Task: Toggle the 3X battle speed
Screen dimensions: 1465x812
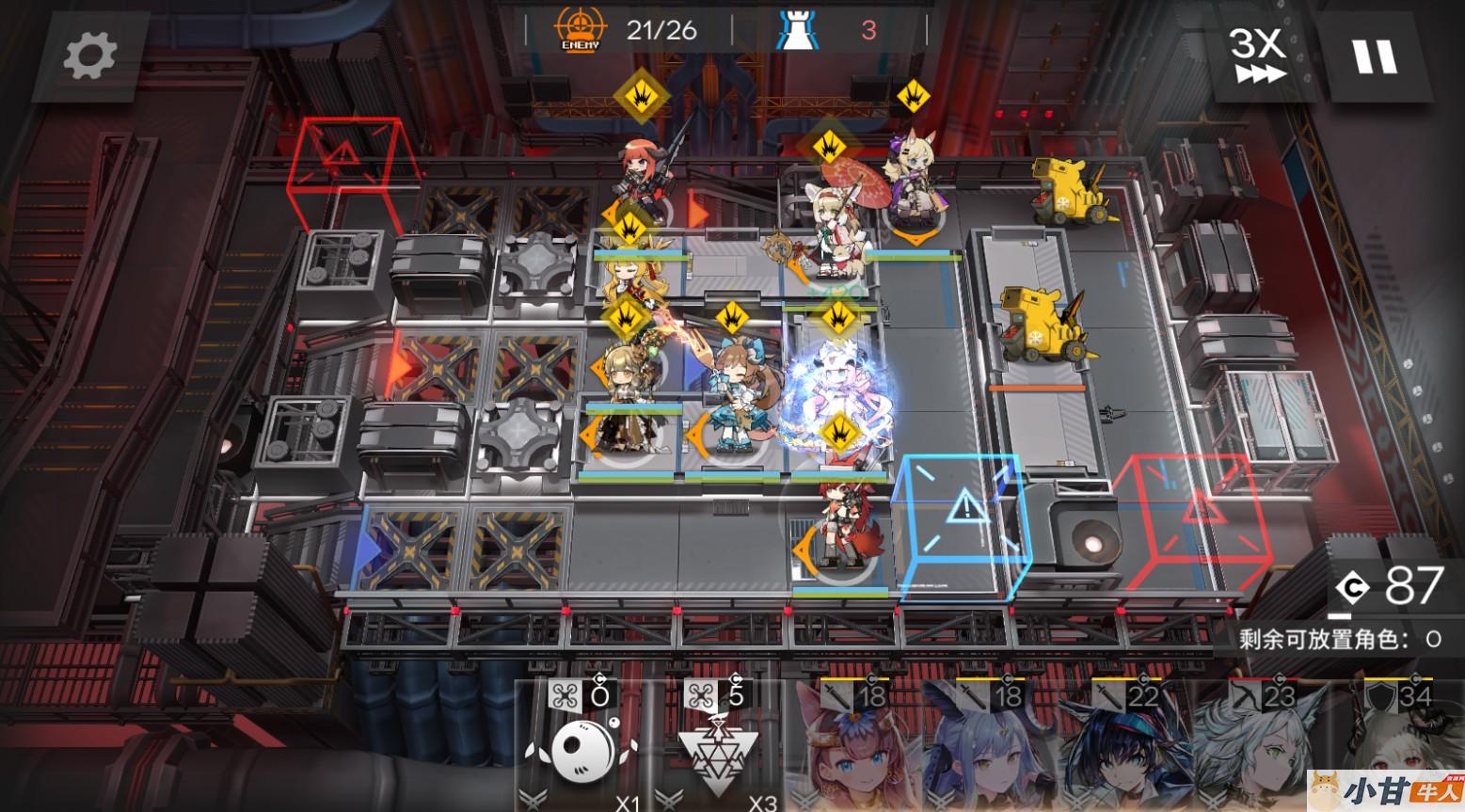Action: click(x=1257, y=55)
